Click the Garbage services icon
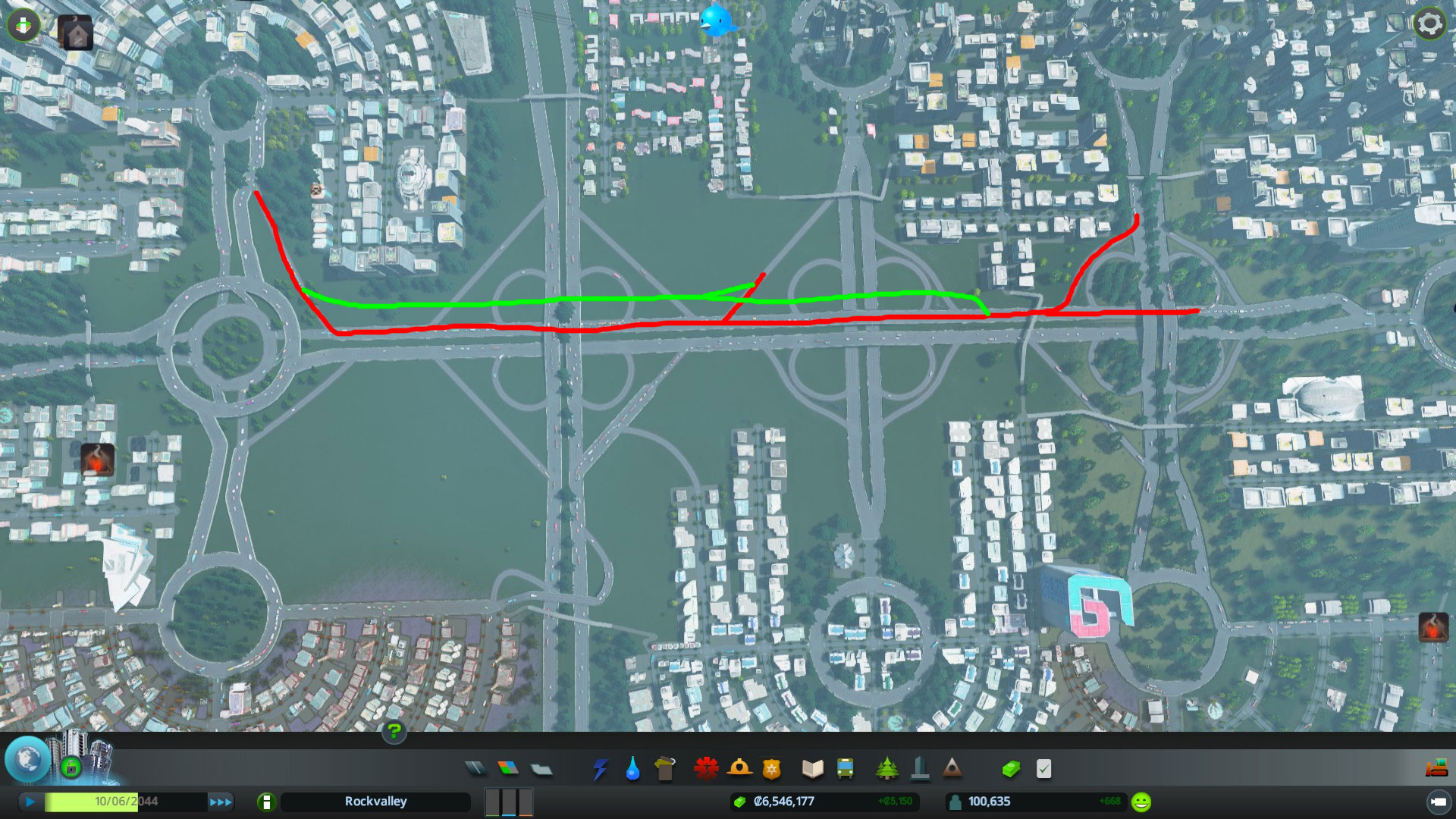 coord(665,768)
